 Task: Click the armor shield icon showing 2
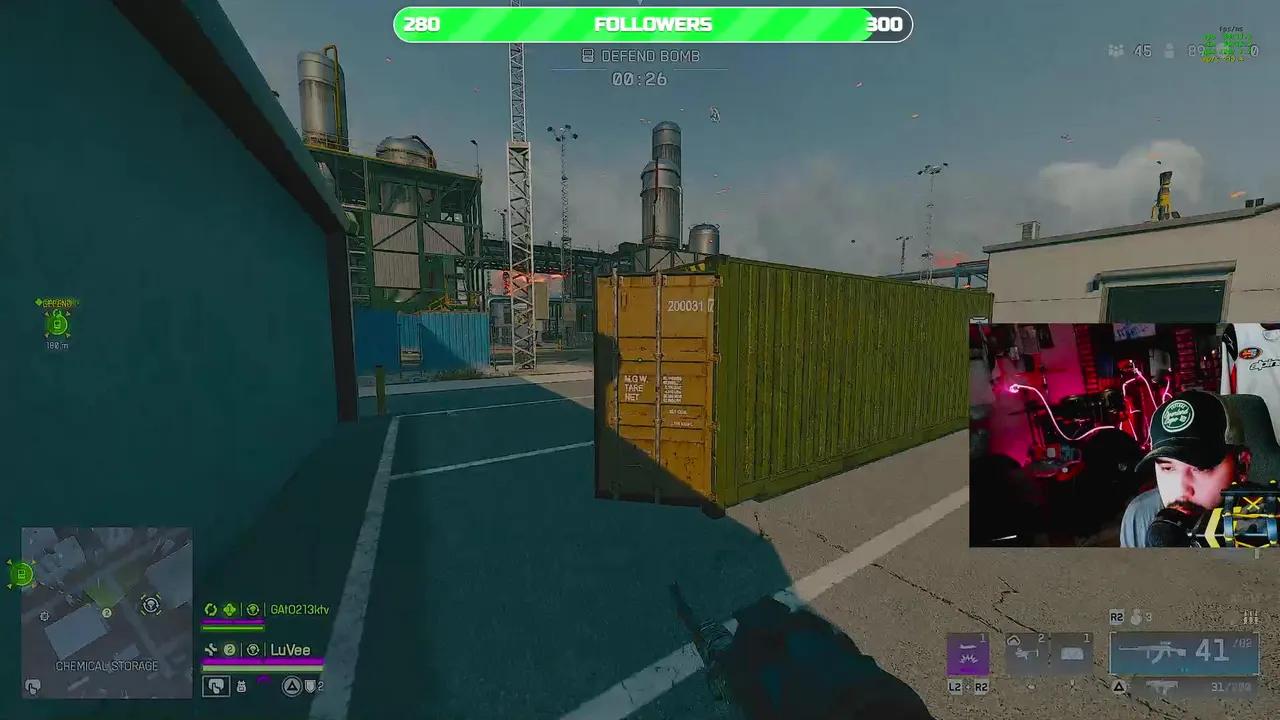point(310,685)
